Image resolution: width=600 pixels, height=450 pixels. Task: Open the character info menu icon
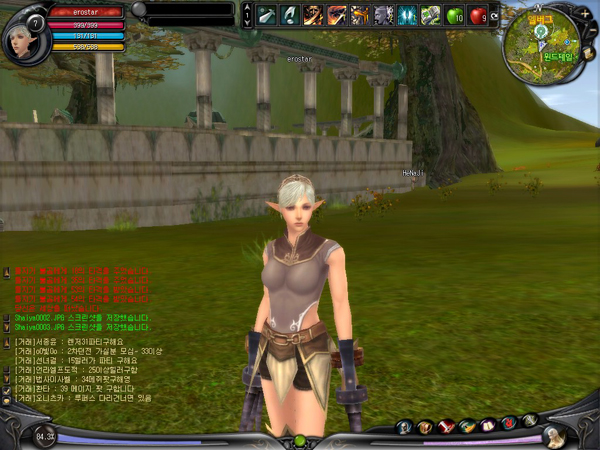click(x=404, y=427)
